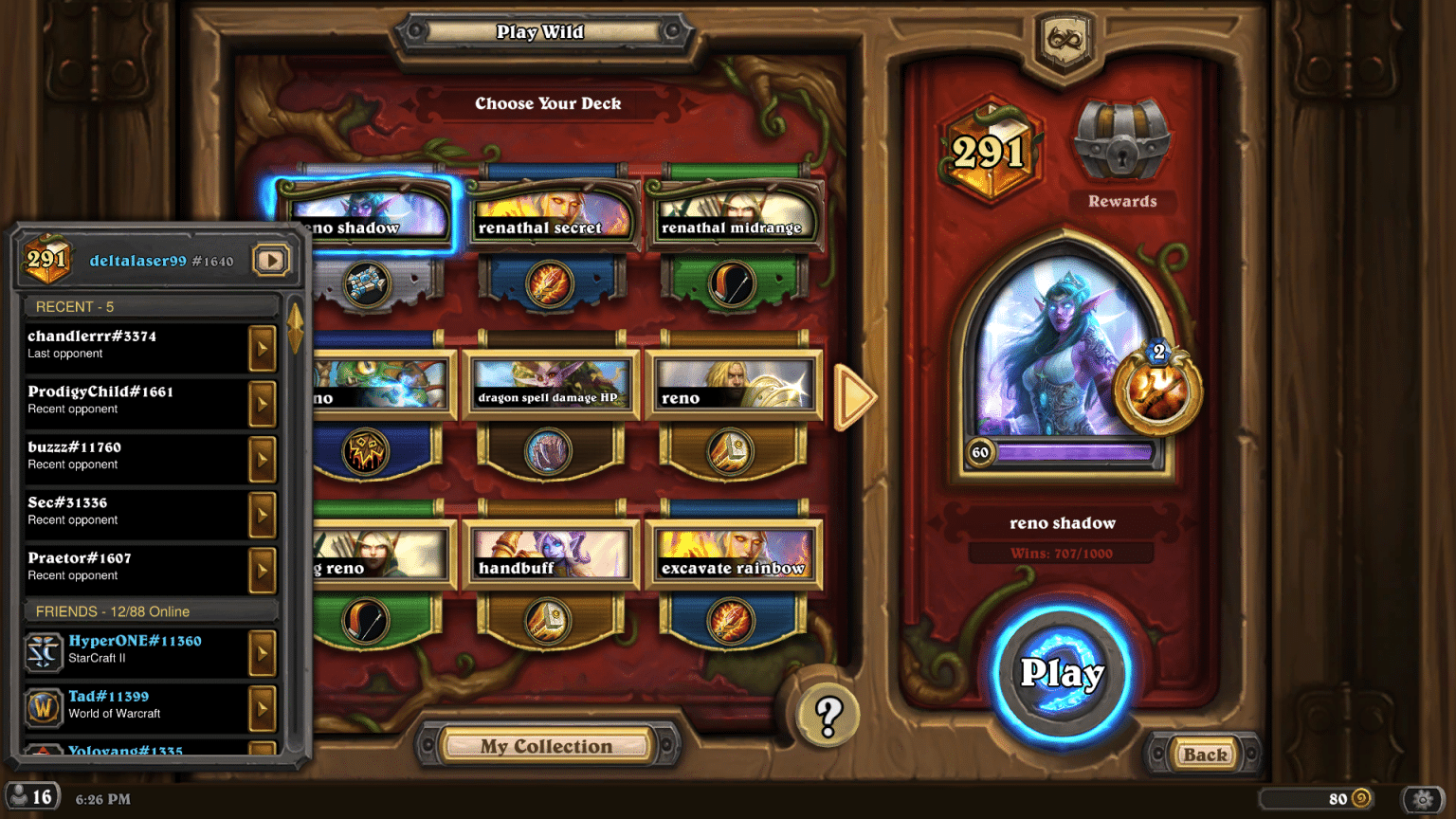Expand the deck list with the large right arrow
Image resolution: width=1456 pixels, height=819 pixels.
pos(854,398)
